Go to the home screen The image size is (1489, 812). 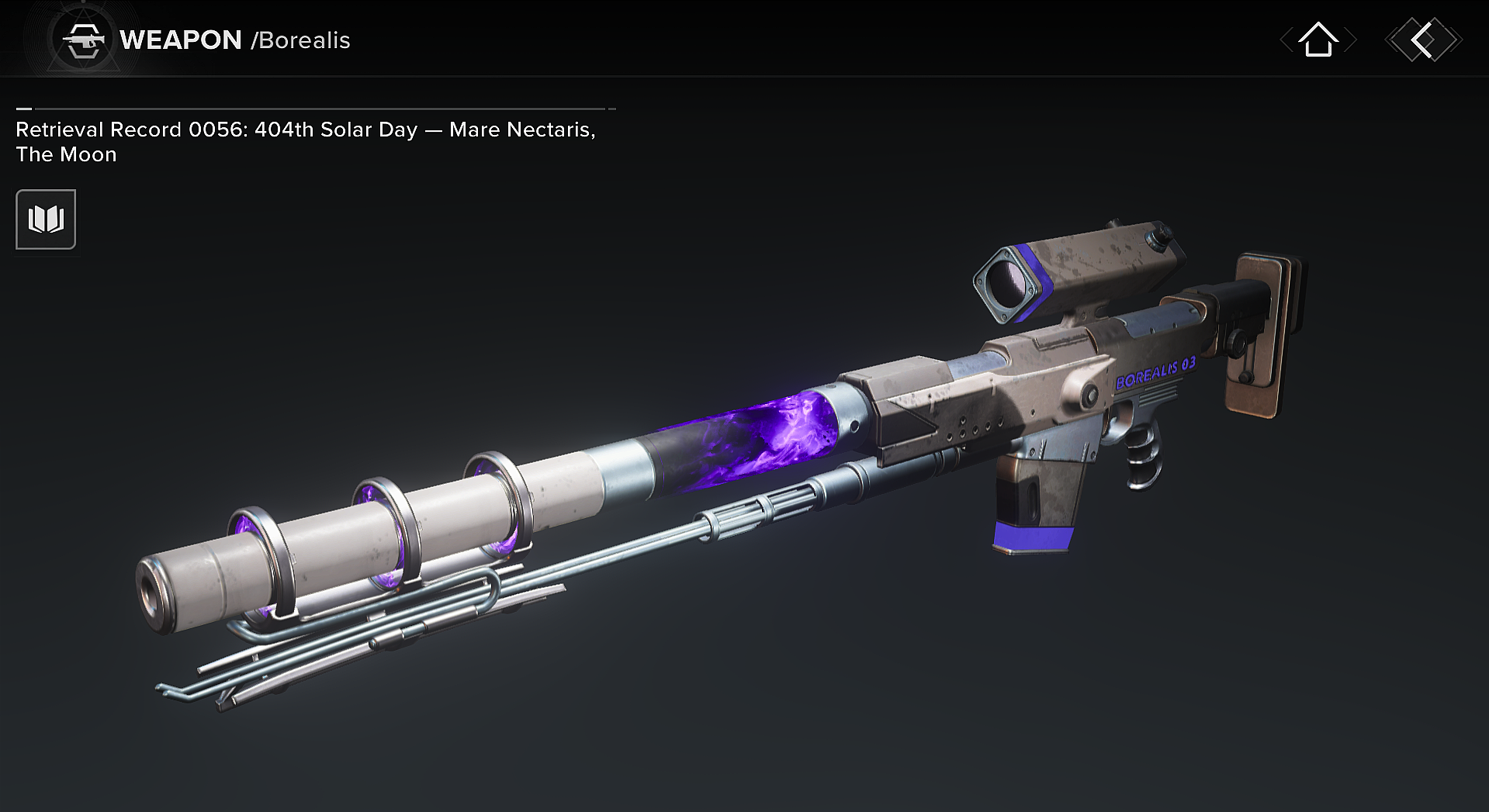pos(1318,40)
